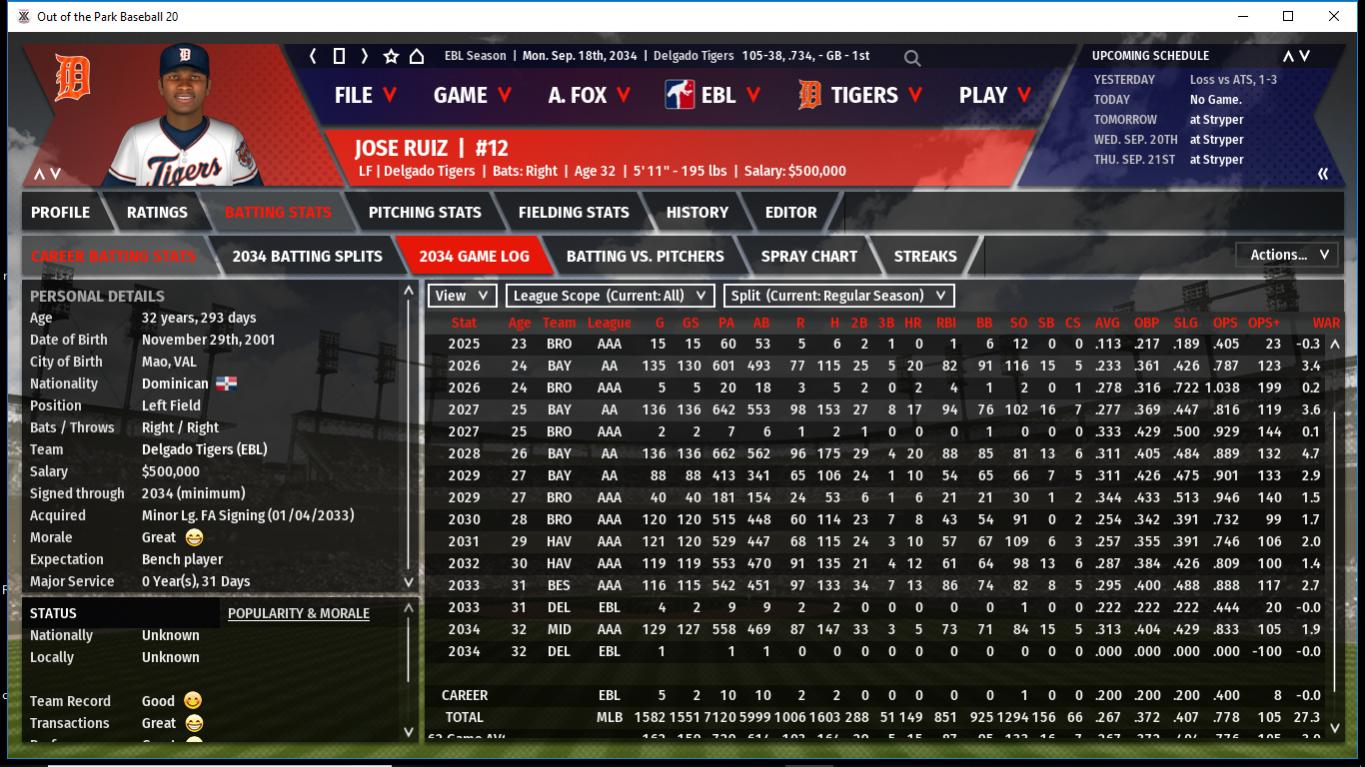Screen dimensions: 1365x767
Task: Open the Split Regular Season dropdown
Action: [838, 296]
